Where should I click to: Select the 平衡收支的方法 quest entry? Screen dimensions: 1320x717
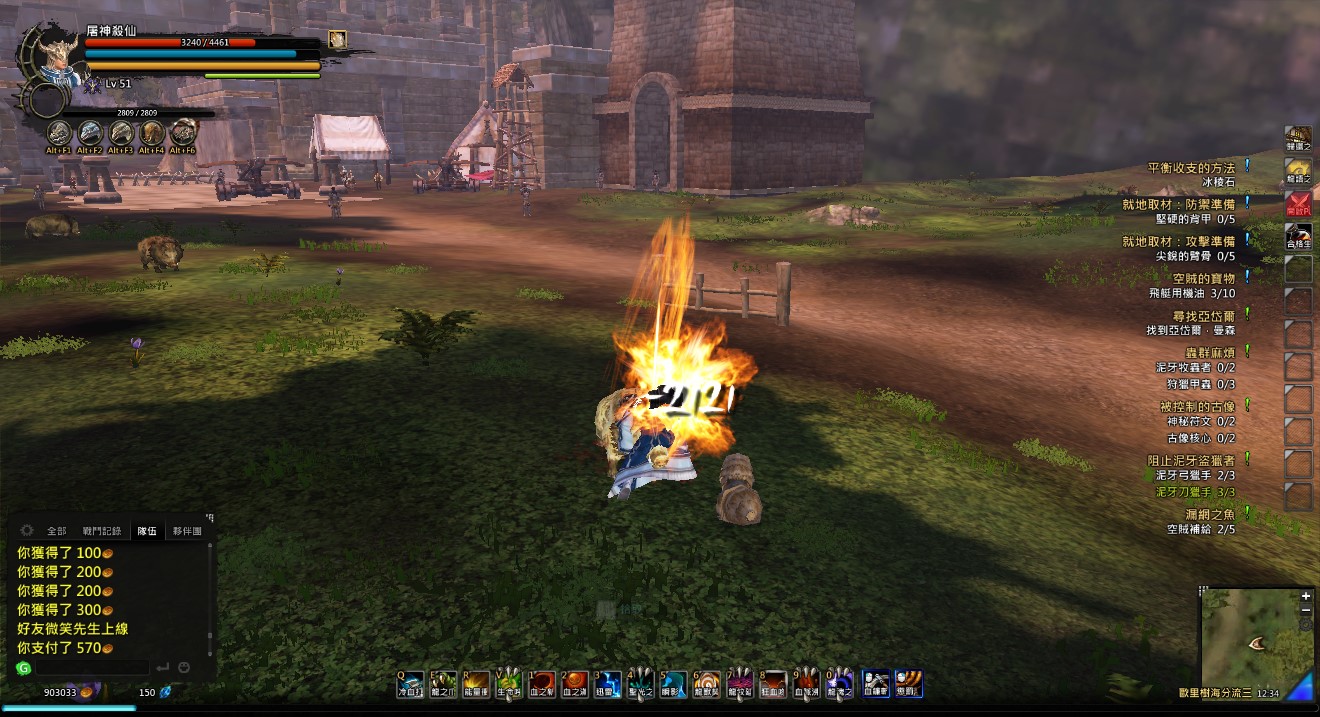click(1191, 168)
